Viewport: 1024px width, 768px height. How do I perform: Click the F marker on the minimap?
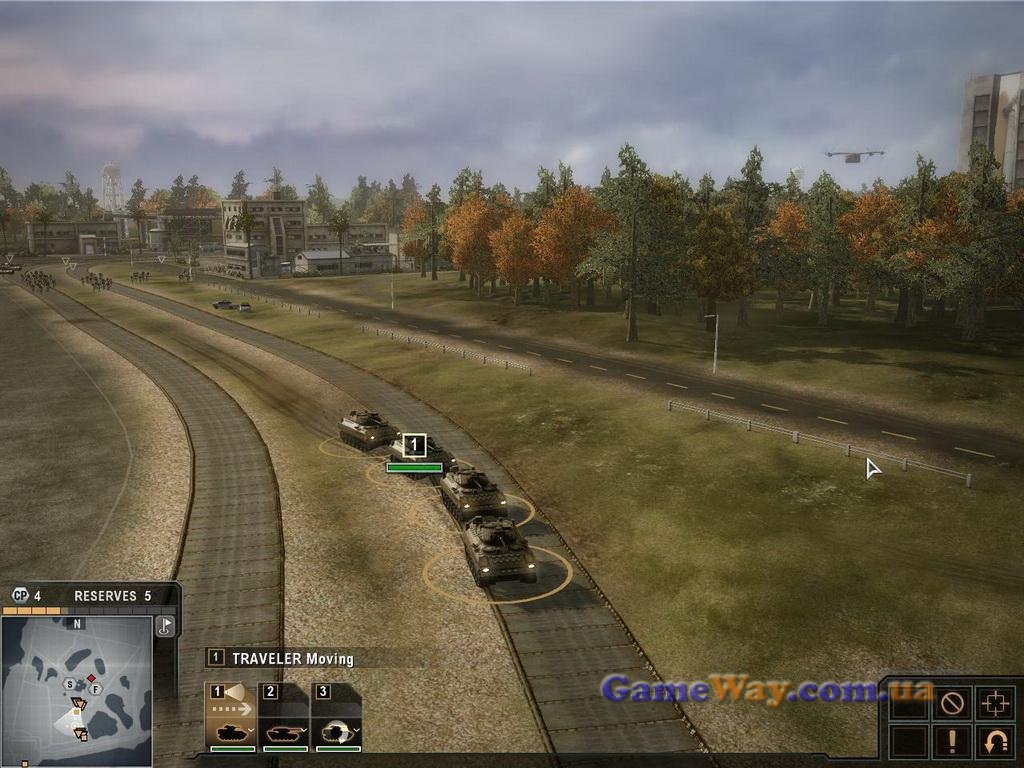tap(95, 689)
